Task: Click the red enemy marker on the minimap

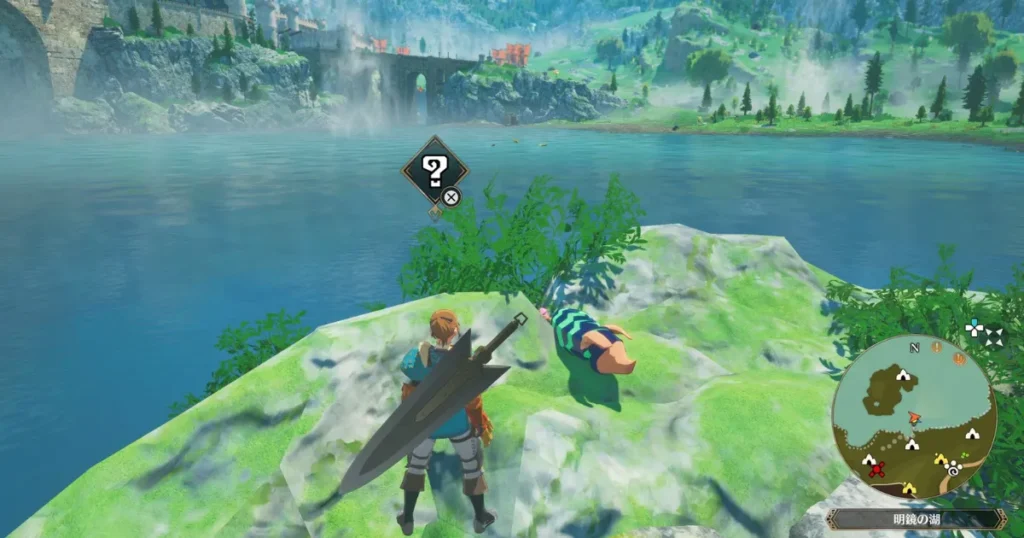Action: 877,468
